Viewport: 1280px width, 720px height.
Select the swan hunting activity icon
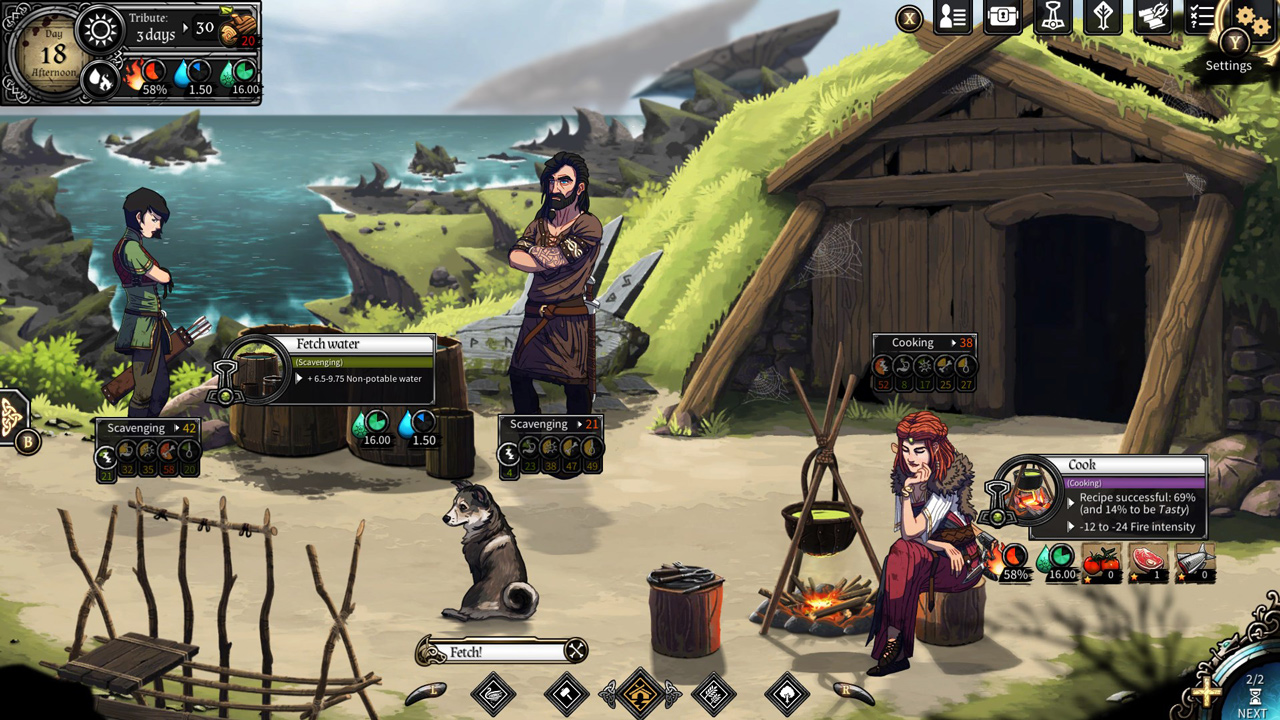(x=493, y=693)
